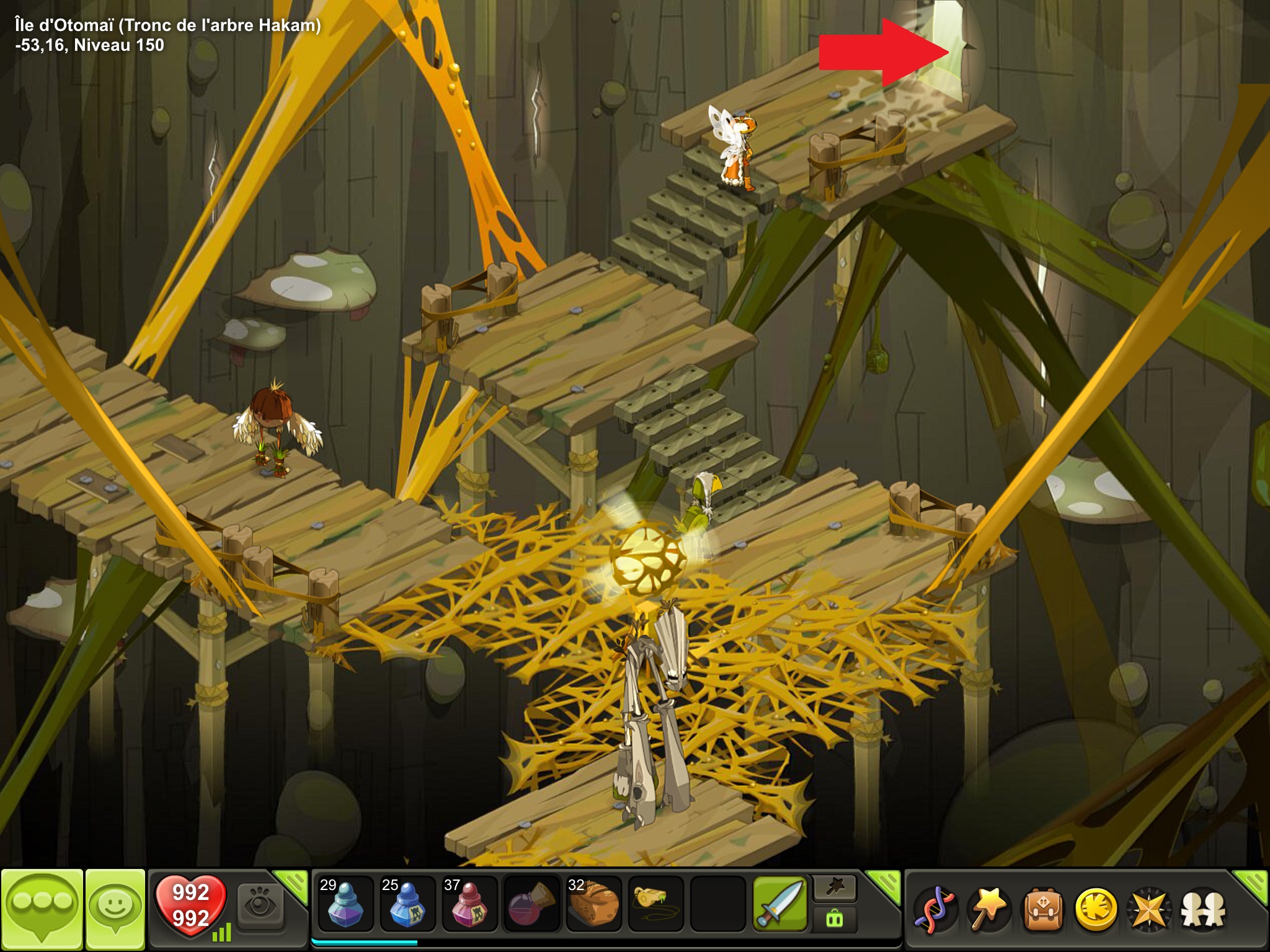This screenshot has height=952, width=1270.
Task: Use the blue potion with 25 charges
Action: 407,904
